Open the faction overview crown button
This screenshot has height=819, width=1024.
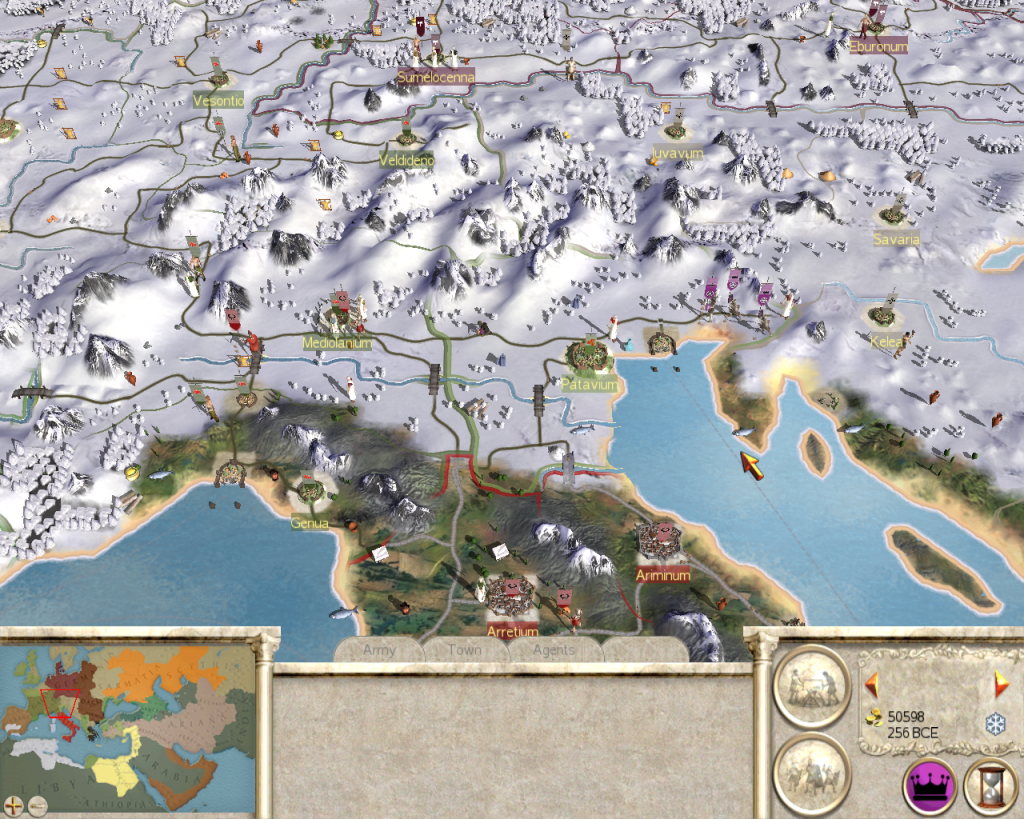pyautogui.click(x=929, y=785)
